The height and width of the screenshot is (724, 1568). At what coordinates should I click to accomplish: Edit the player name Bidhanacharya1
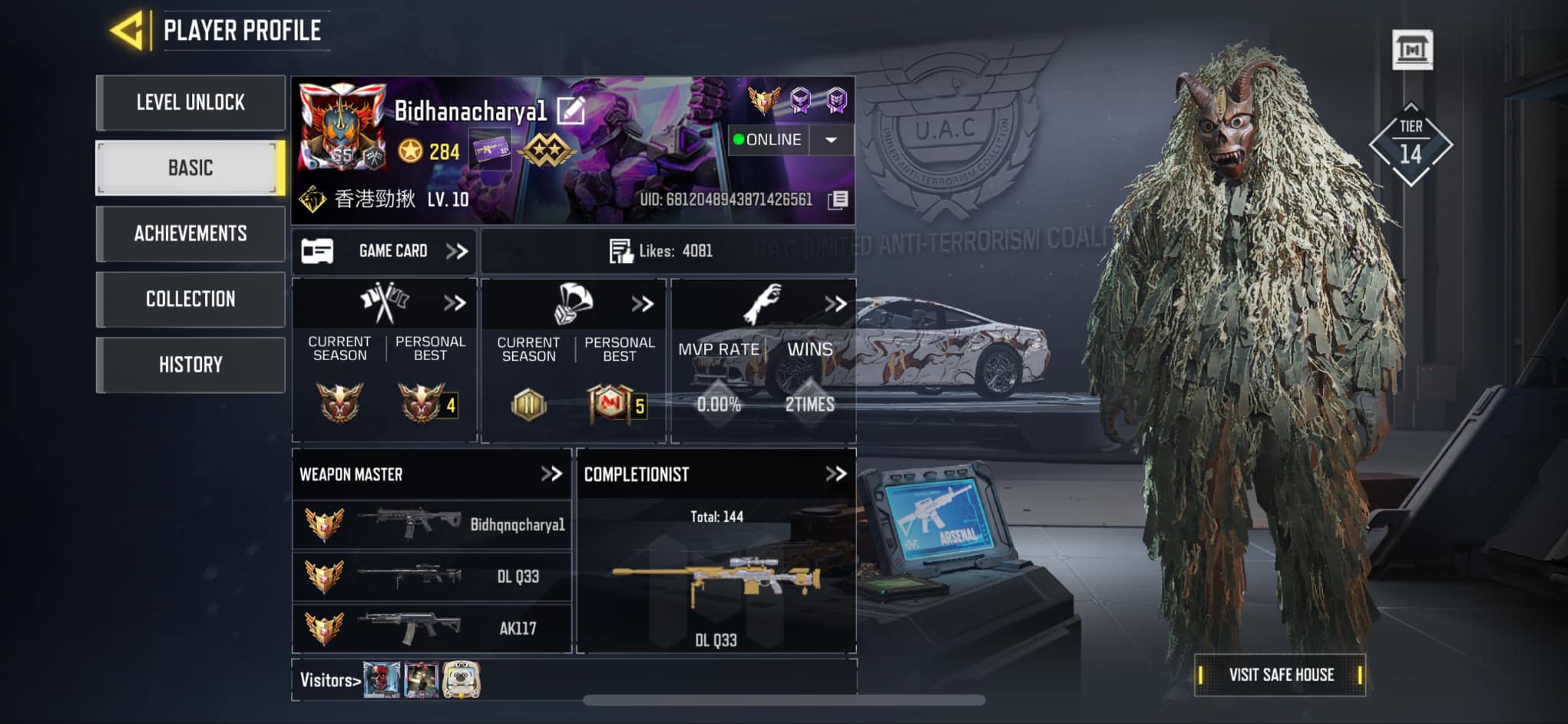571,112
